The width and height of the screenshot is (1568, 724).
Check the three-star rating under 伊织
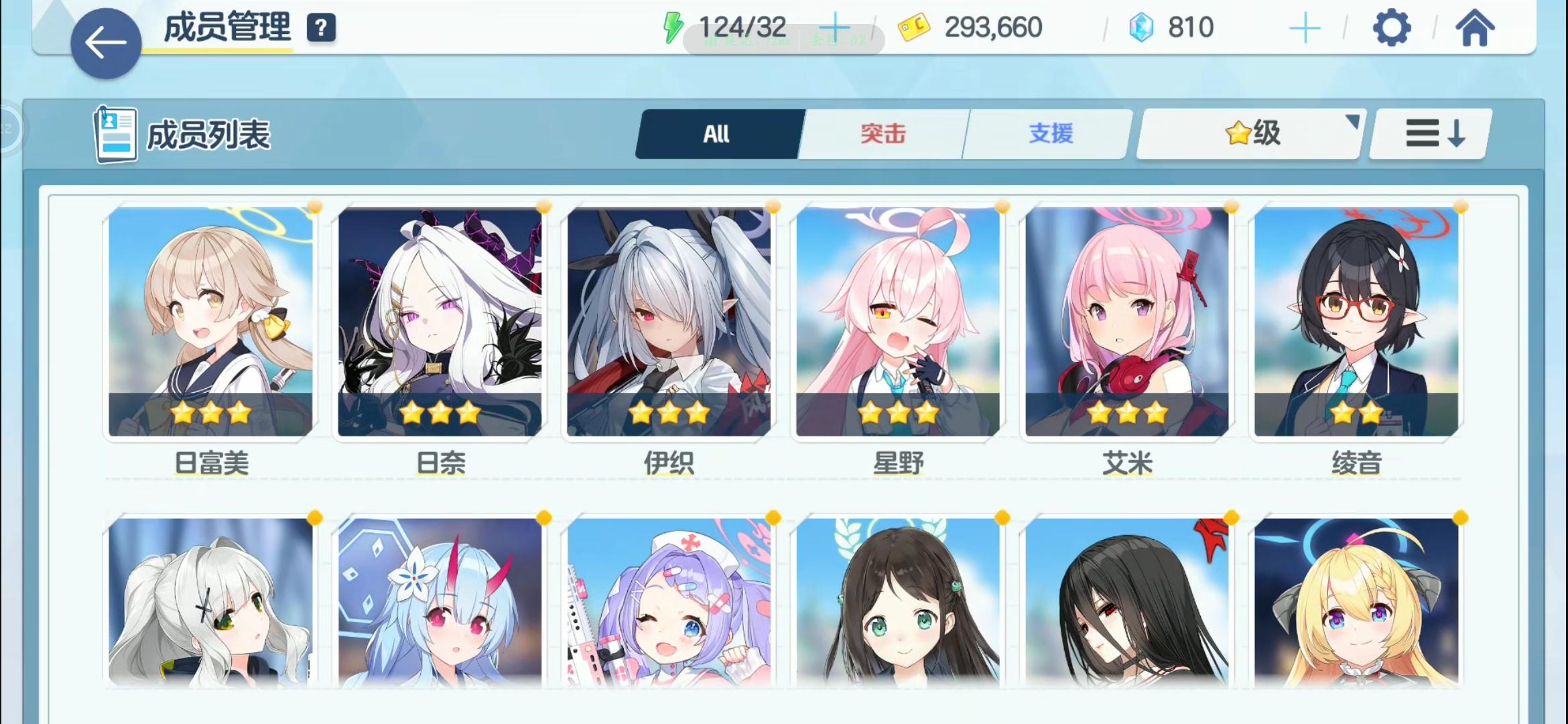click(669, 414)
